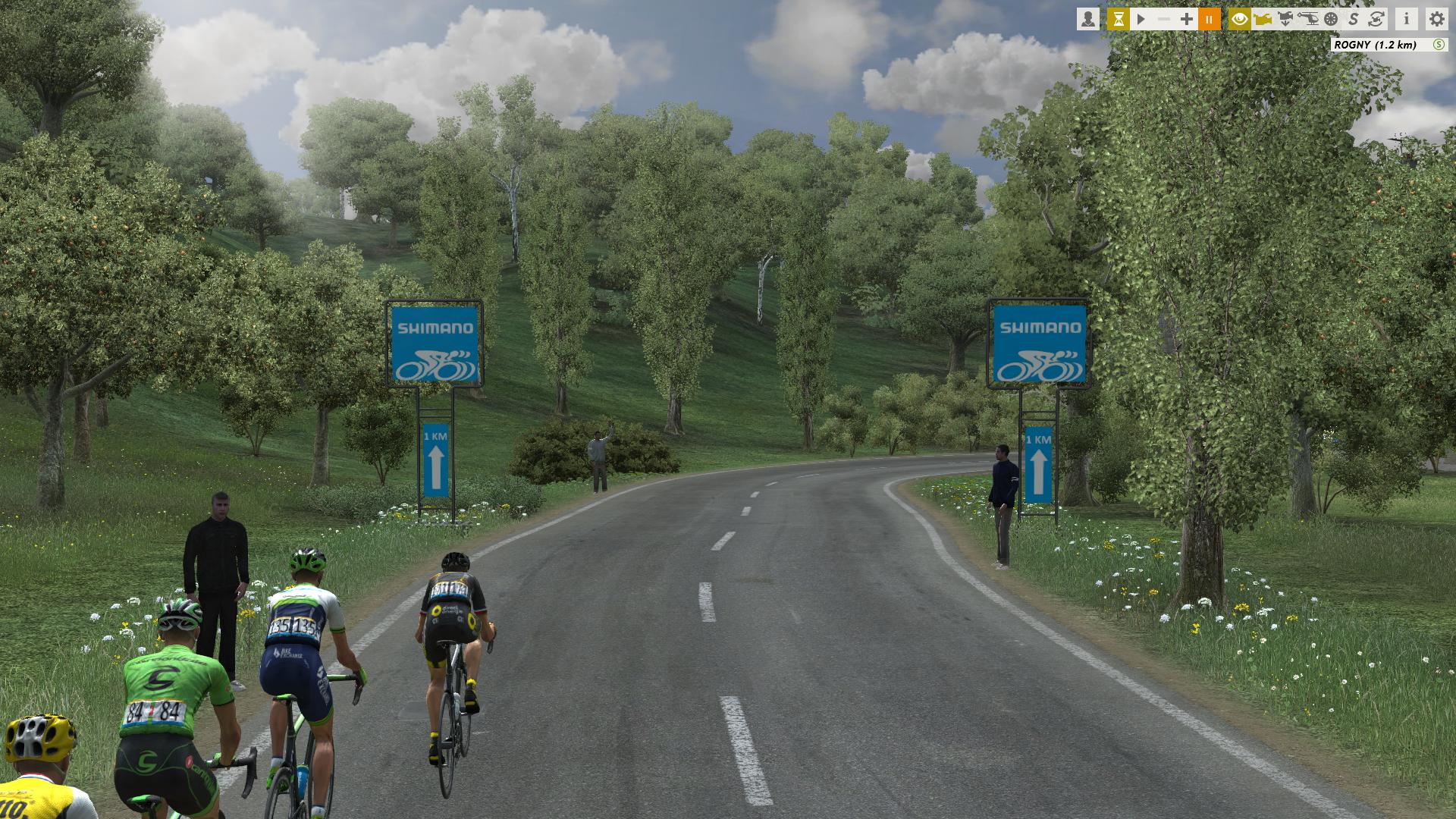
Task: Click the orange pause button
Action: pos(1210,19)
